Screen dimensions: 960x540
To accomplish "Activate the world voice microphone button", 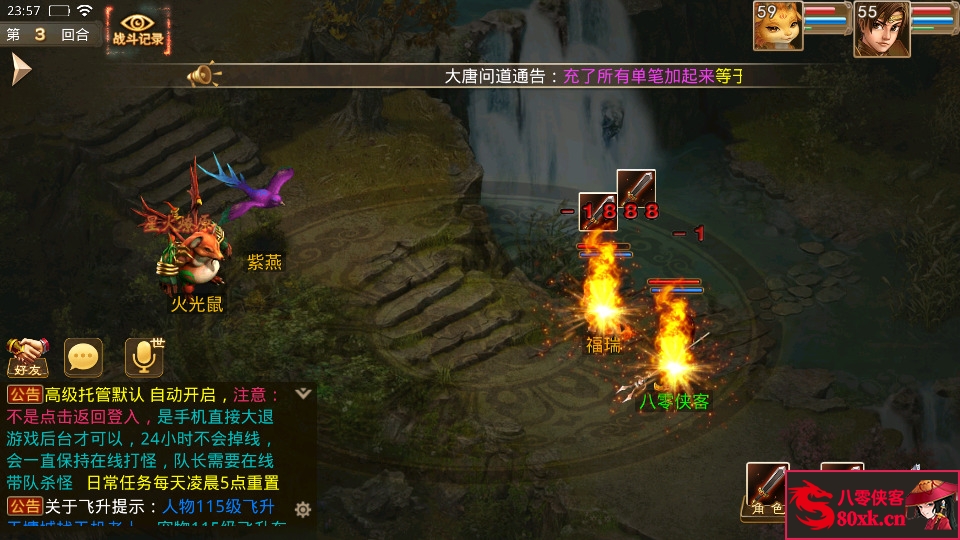I will pyautogui.click(x=144, y=356).
